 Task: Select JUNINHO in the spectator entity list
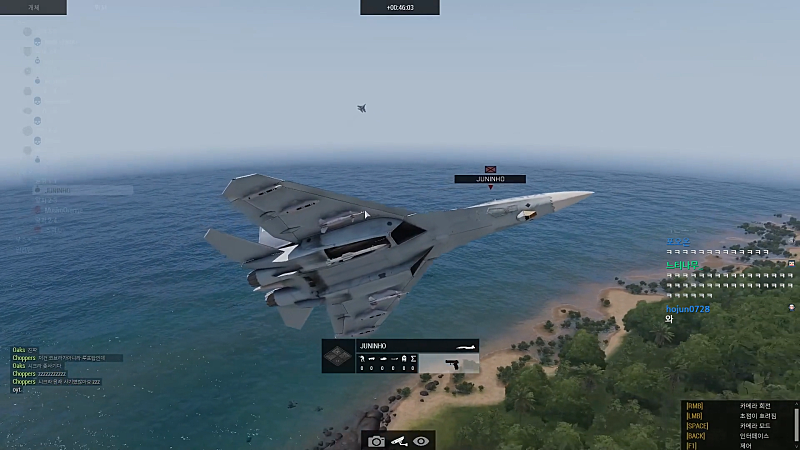pos(58,189)
